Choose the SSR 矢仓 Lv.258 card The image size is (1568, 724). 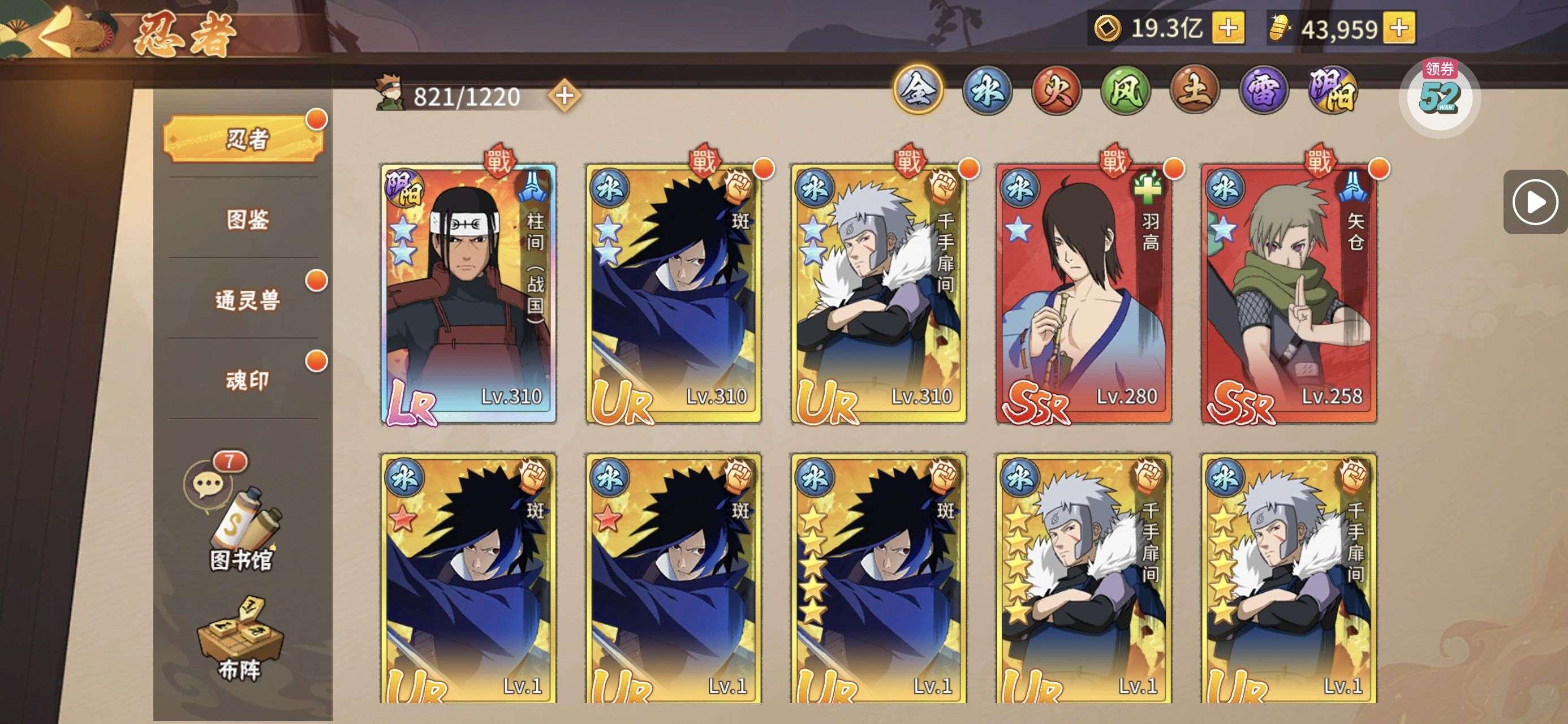point(1289,294)
